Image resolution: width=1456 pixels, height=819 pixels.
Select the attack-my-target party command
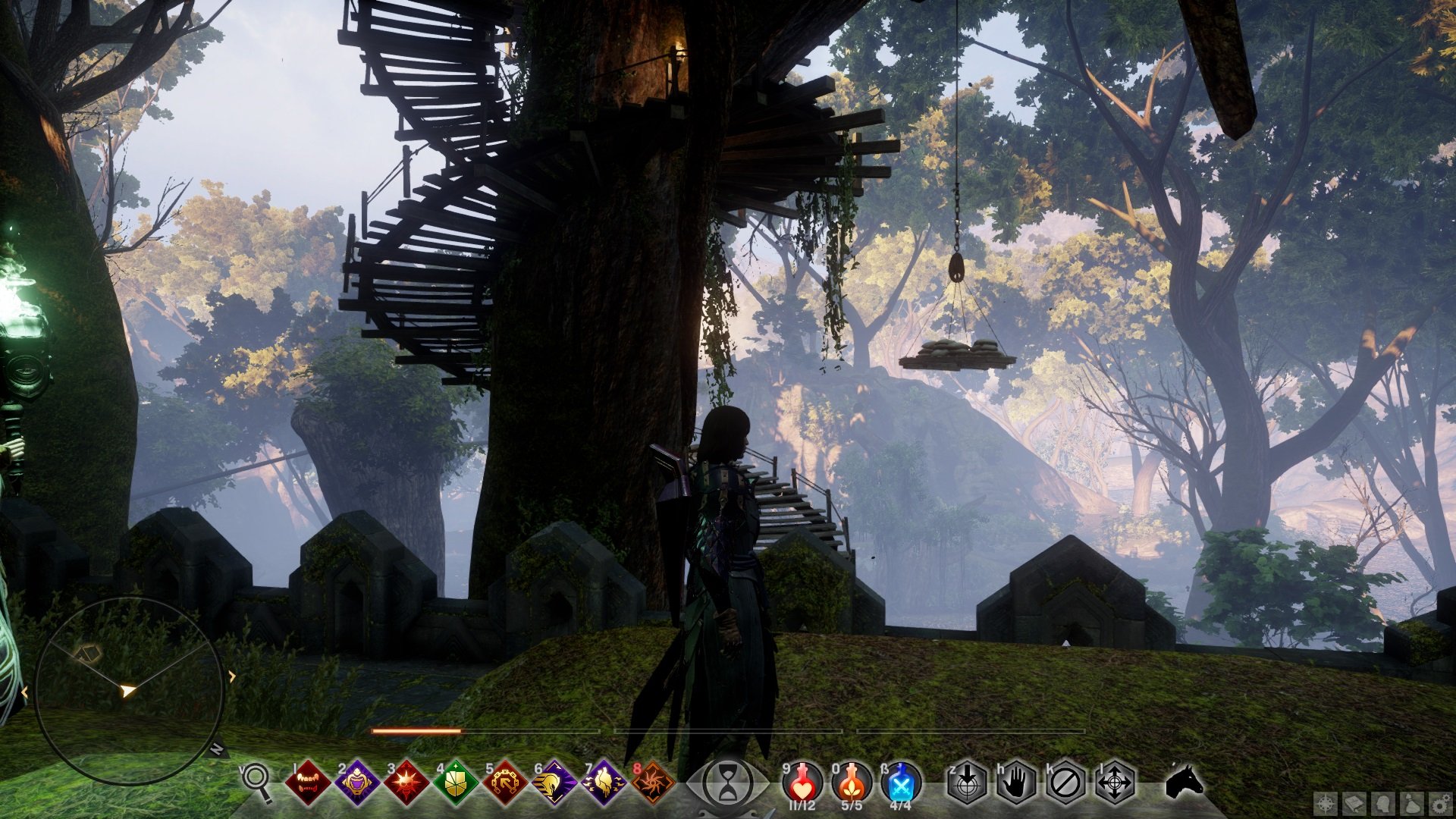pyautogui.click(x=968, y=783)
